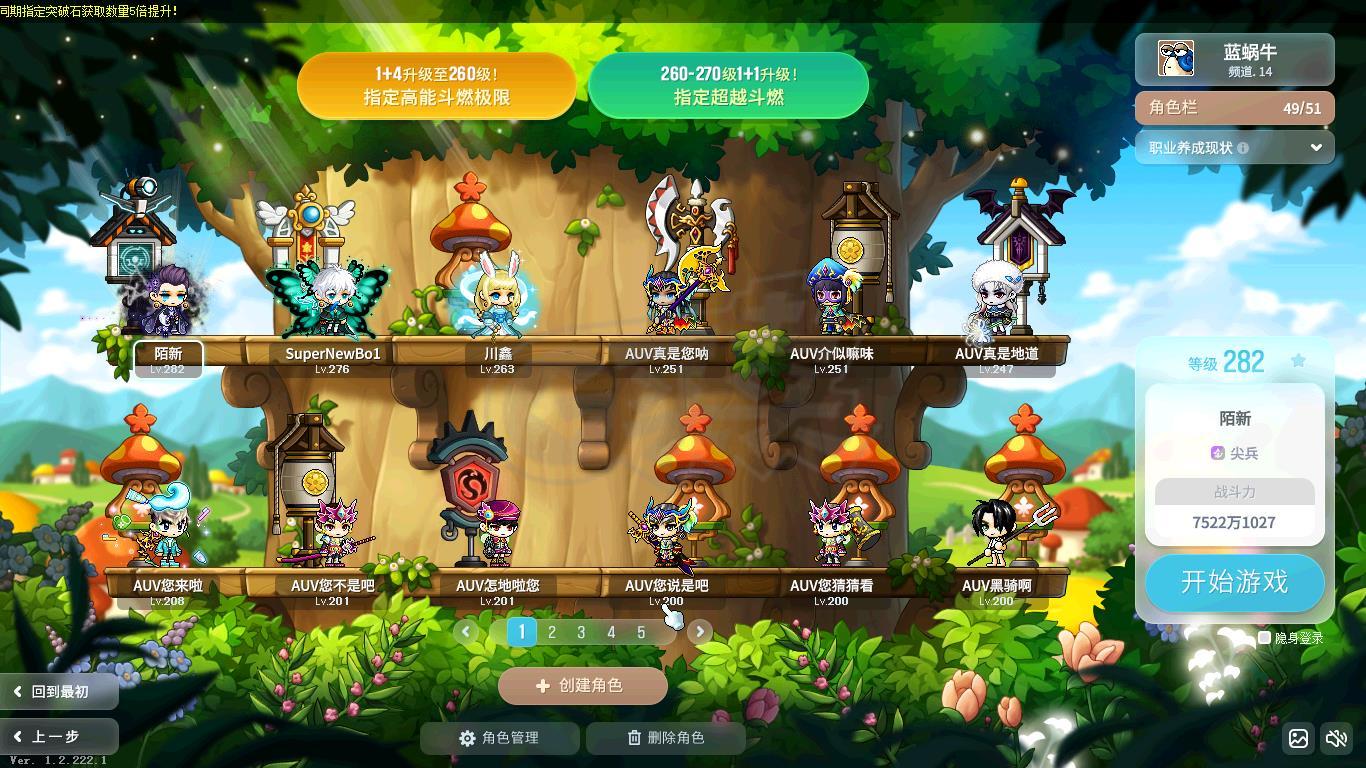Go back with 回到最初 button
The width and height of the screenshot is (1366, 768).
pos(59,691)
